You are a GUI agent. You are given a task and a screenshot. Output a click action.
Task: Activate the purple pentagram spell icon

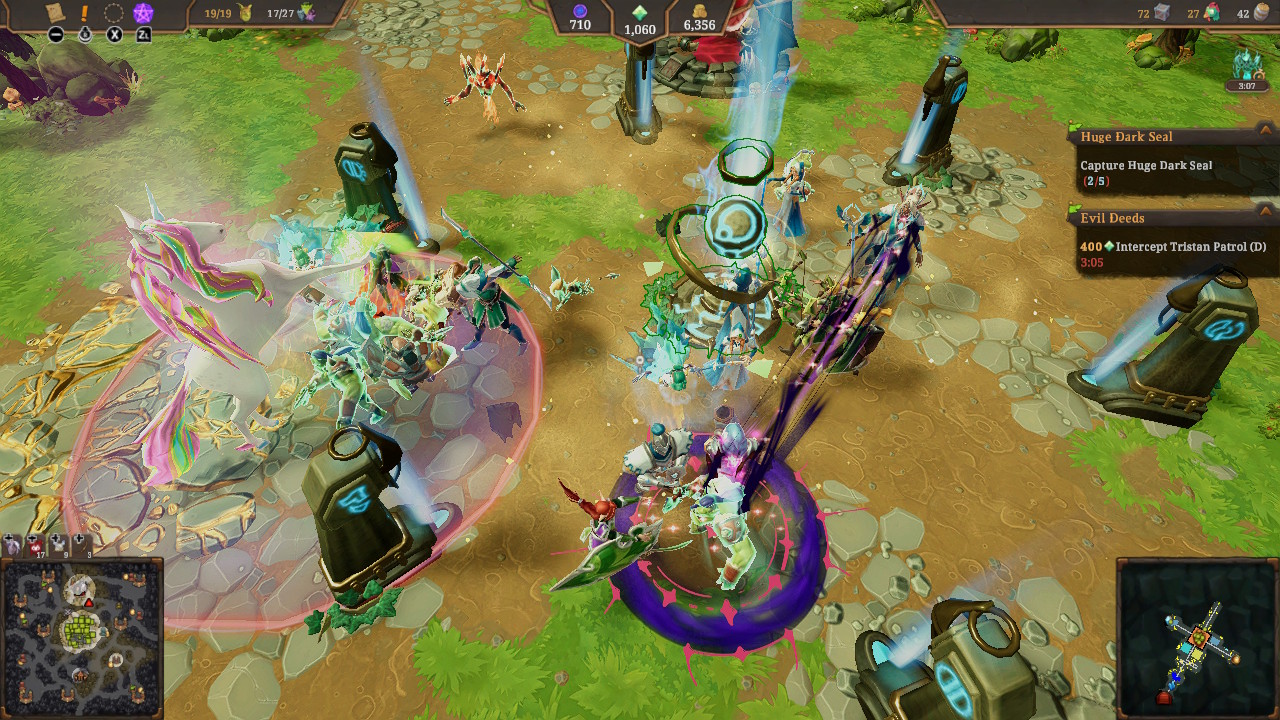[x=144, y=14]
